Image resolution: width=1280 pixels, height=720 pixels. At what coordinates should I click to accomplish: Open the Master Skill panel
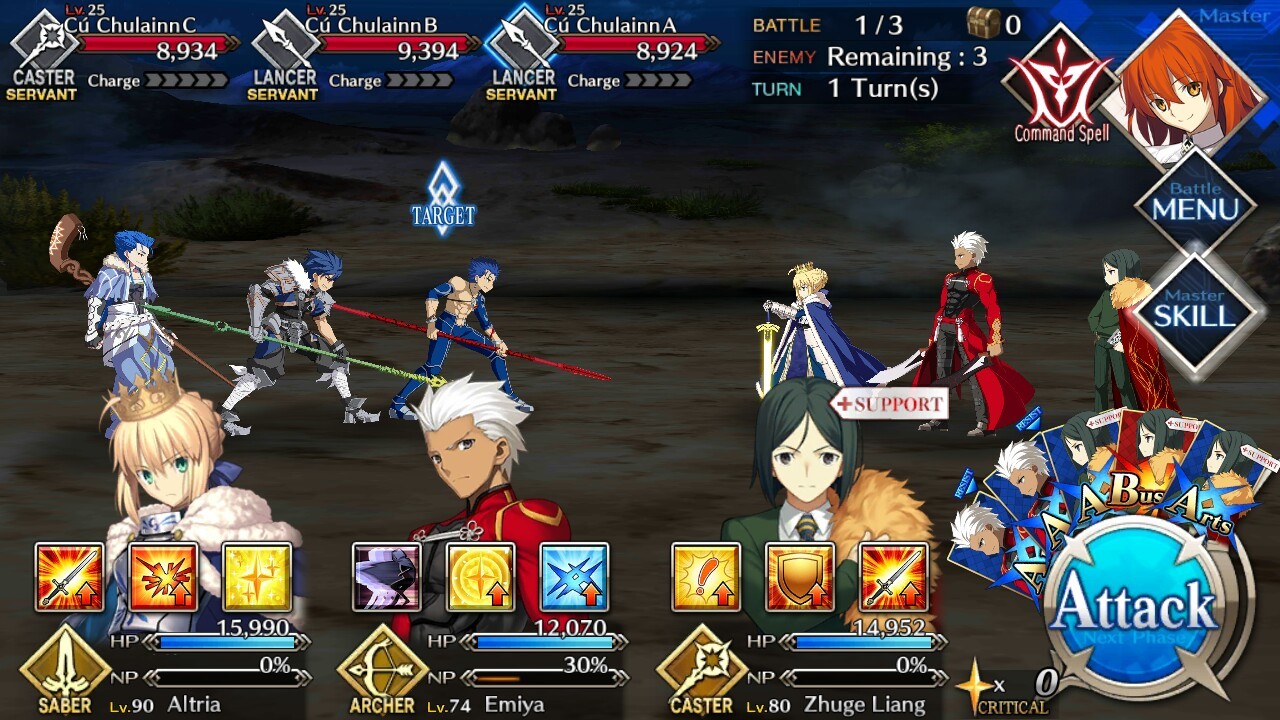pos(1195,310)
